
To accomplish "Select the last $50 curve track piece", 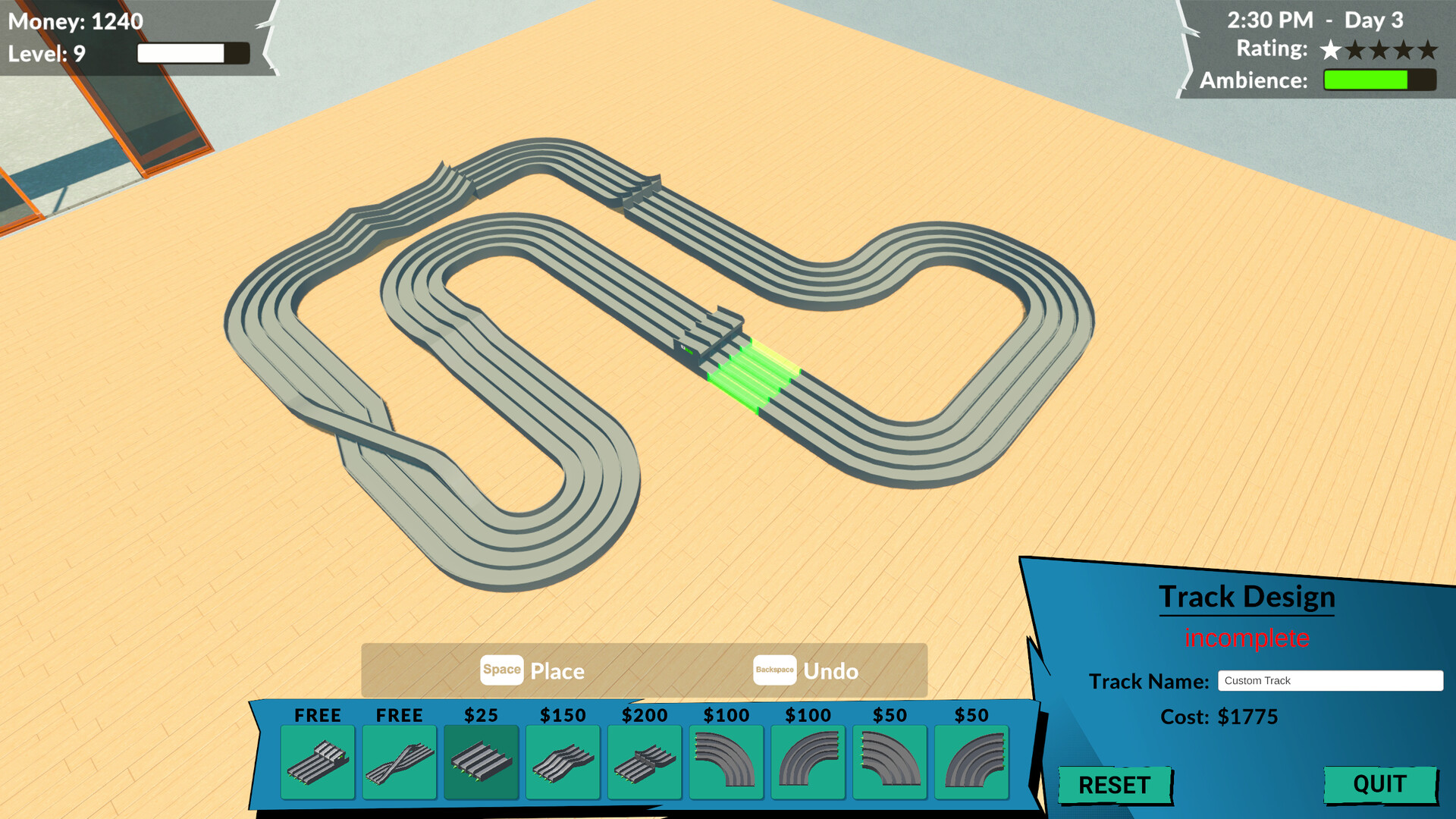I will (973, 762).
